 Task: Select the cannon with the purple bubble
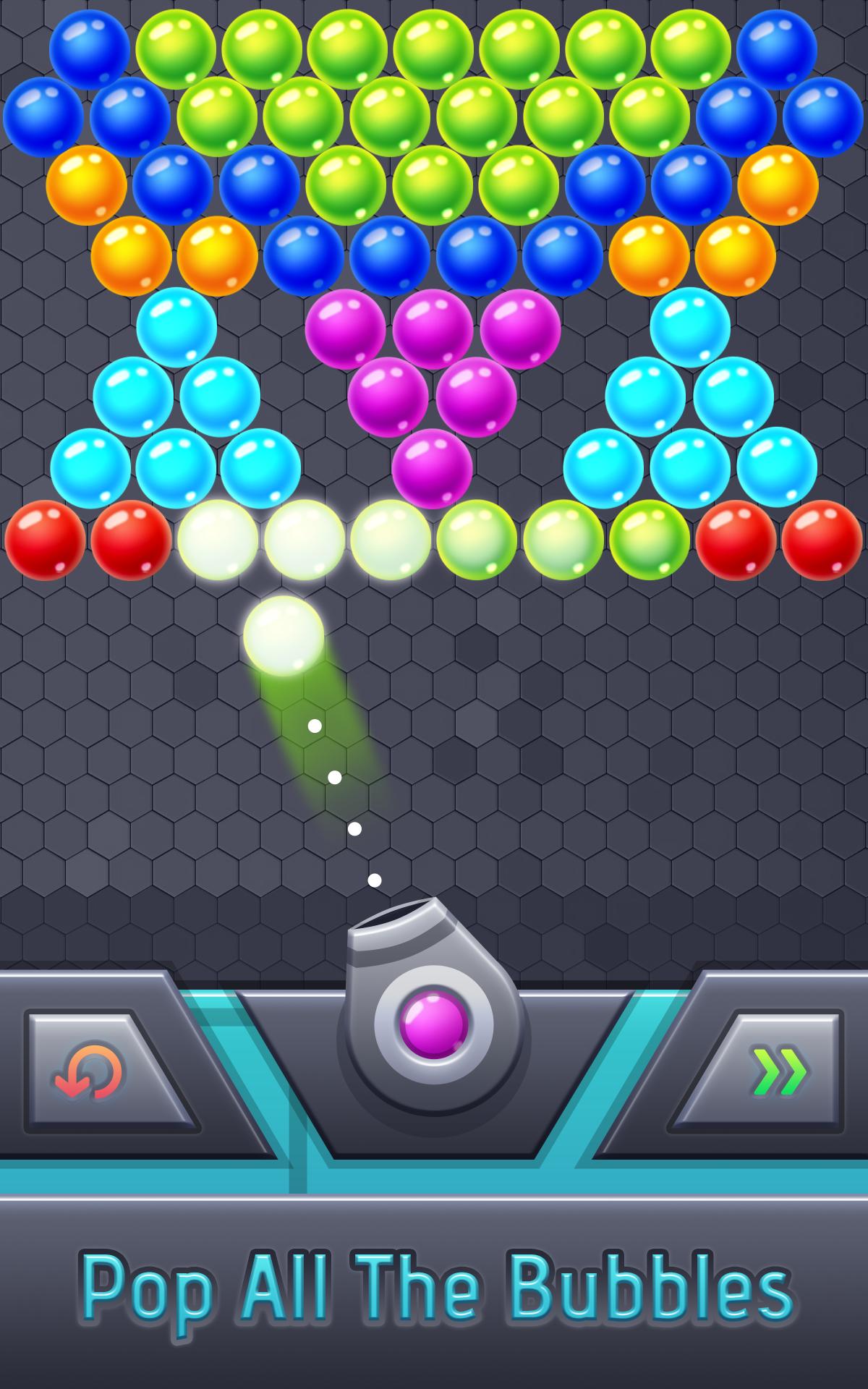433,1022
